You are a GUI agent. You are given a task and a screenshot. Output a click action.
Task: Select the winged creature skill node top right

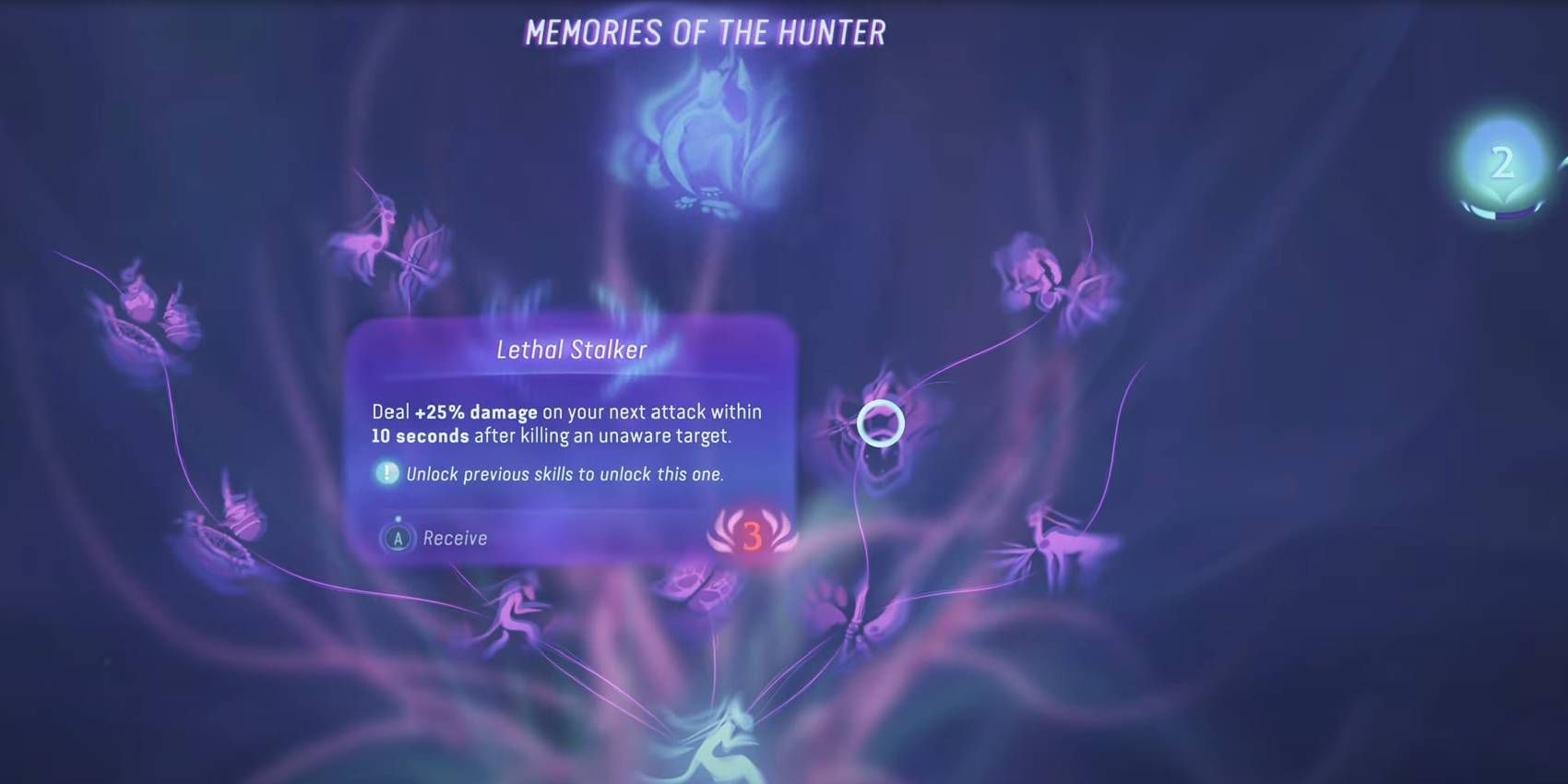click(x=1042, y=277)
